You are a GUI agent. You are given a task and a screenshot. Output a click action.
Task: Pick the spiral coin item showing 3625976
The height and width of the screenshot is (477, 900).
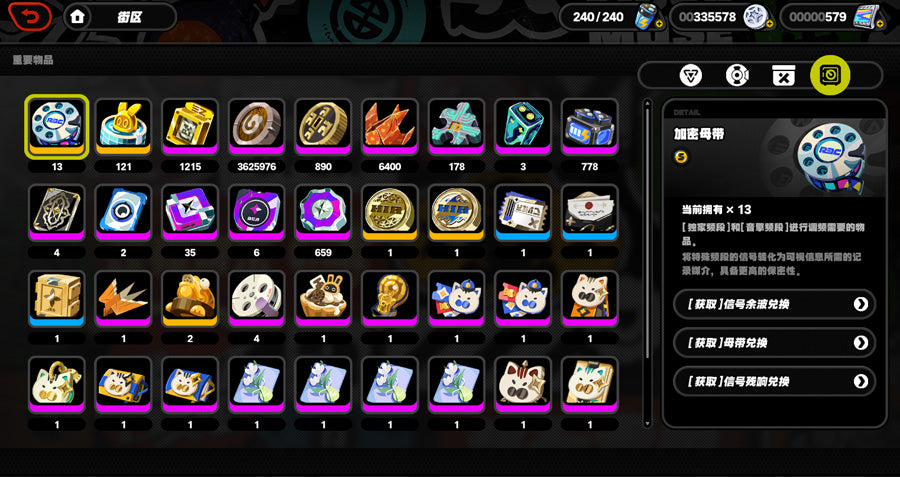click(x=257, y=127)
